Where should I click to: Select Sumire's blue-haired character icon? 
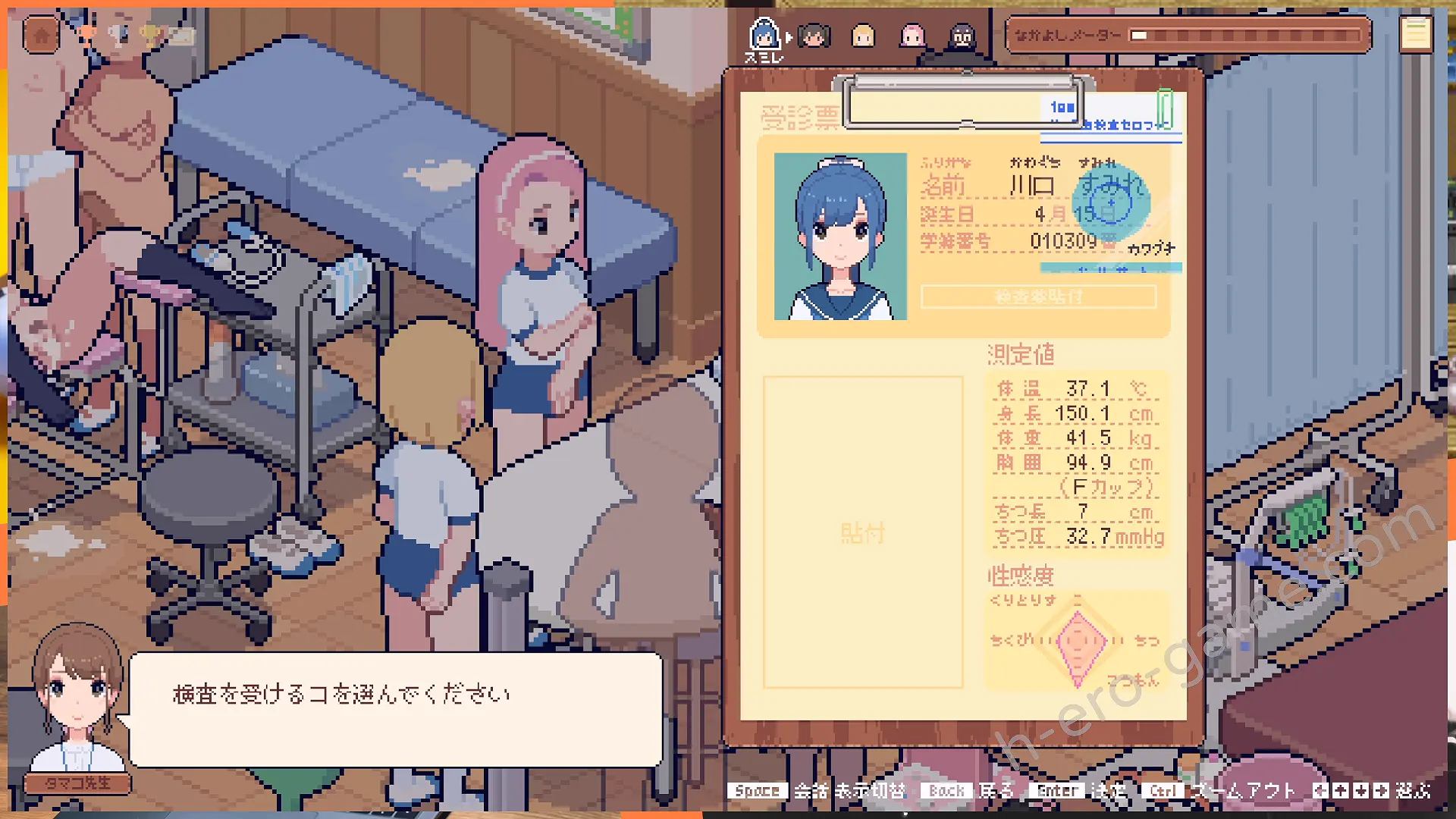pyautogui.click(x=764, y=34)
